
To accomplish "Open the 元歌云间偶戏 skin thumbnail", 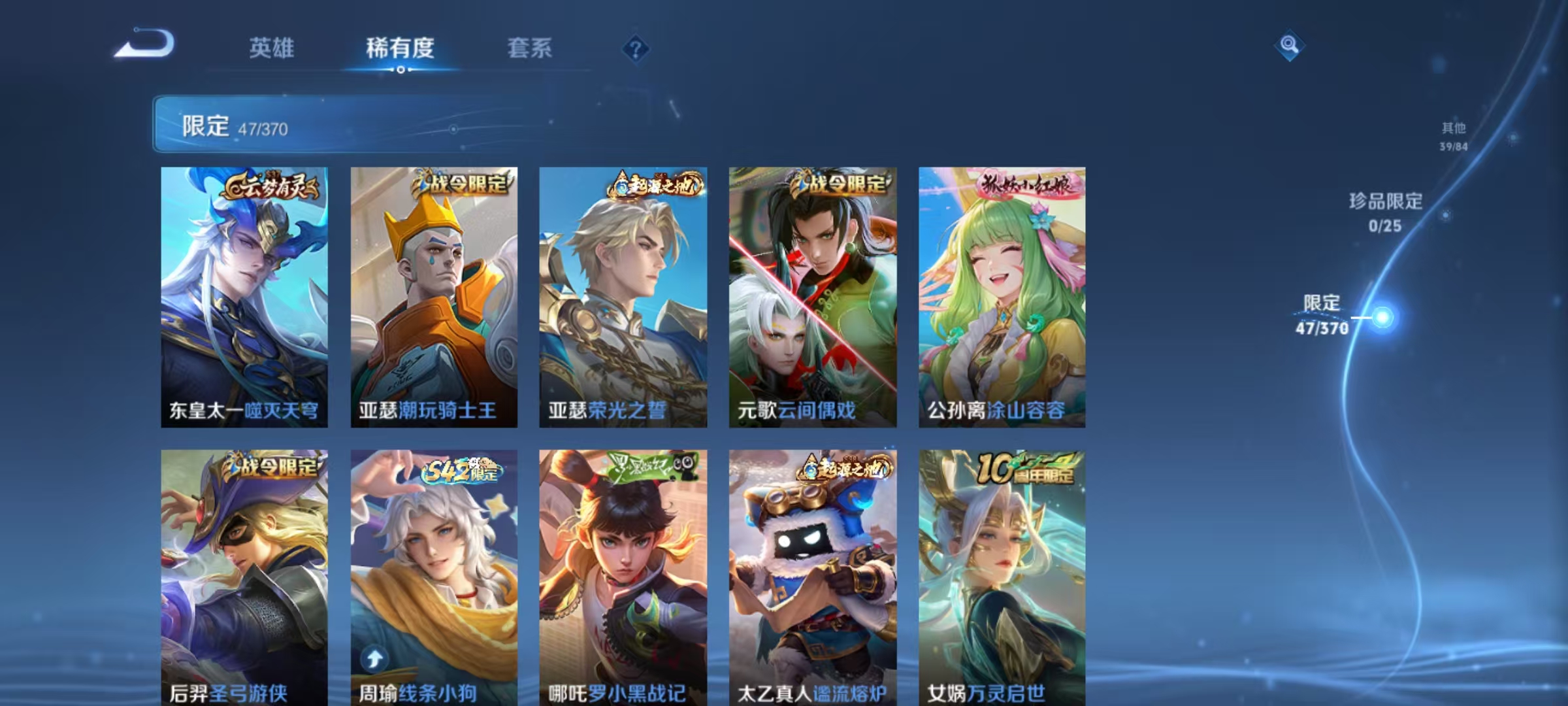I will coord(811,294).
